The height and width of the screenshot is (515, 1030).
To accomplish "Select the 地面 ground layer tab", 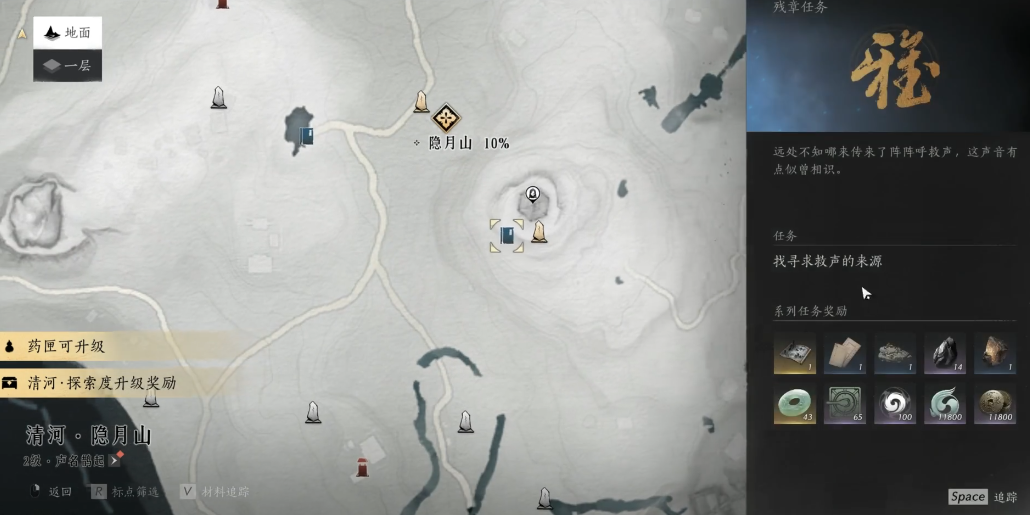I will pos(67,33).
